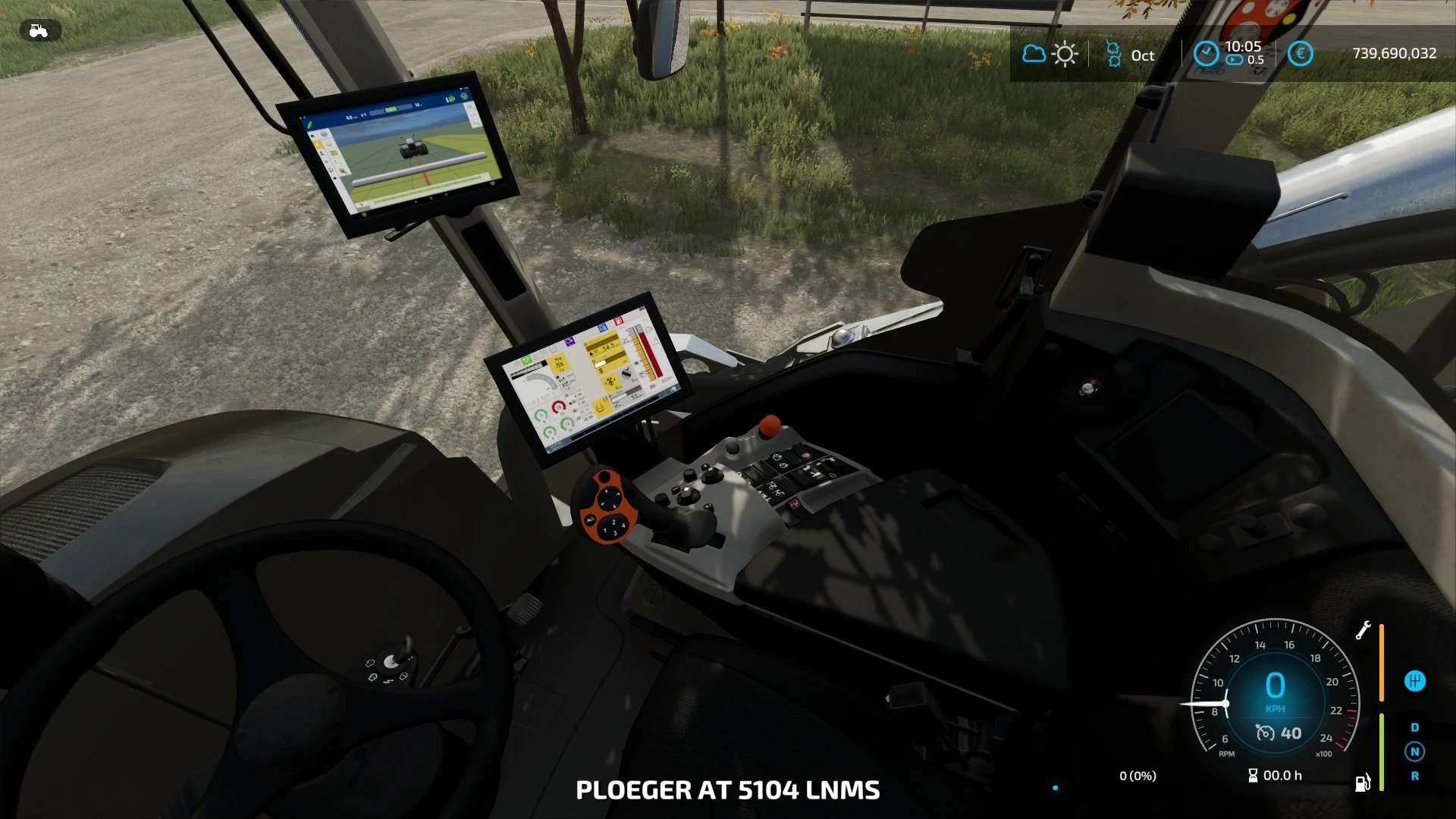Select the Oct season indicator

pos(1130,55)
